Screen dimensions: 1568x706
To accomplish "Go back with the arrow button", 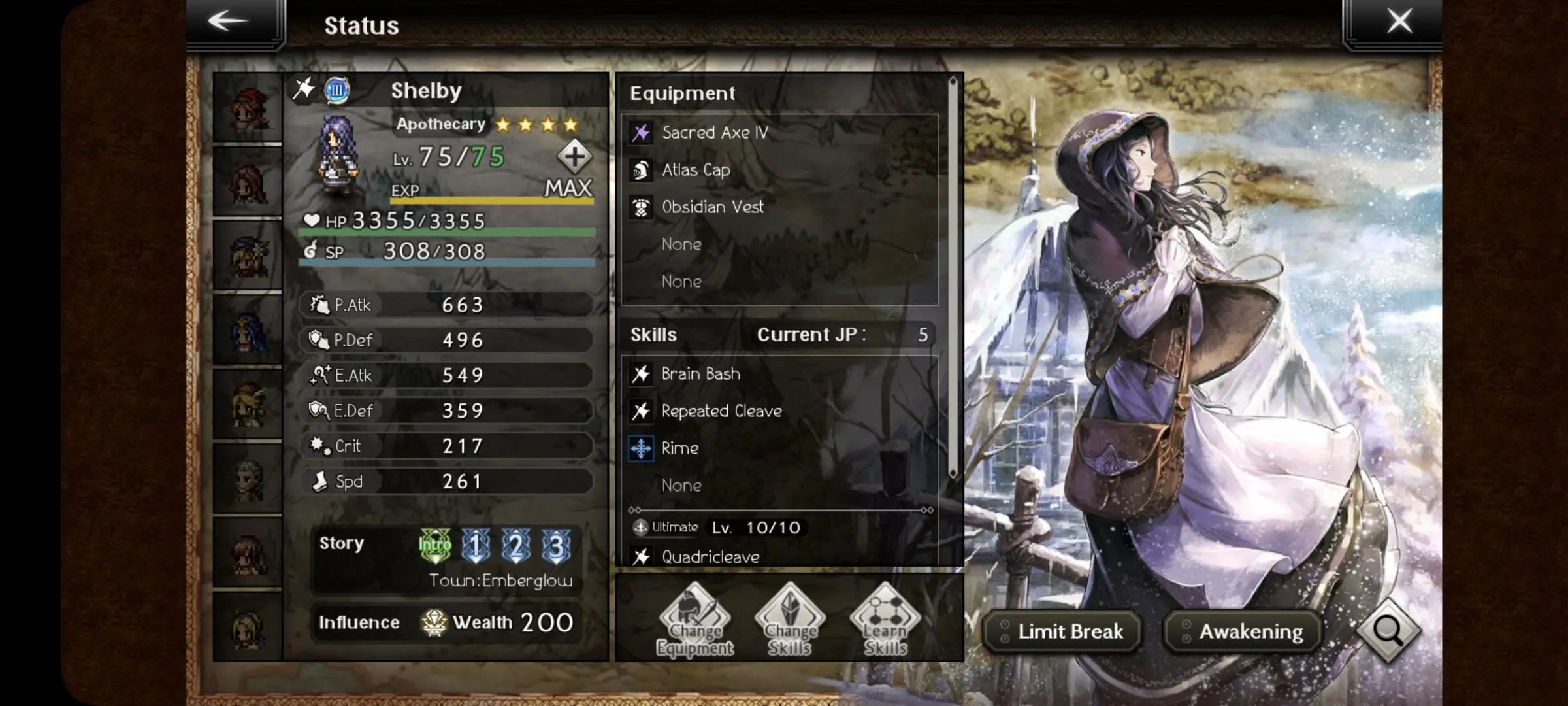I will click(229, 22).
